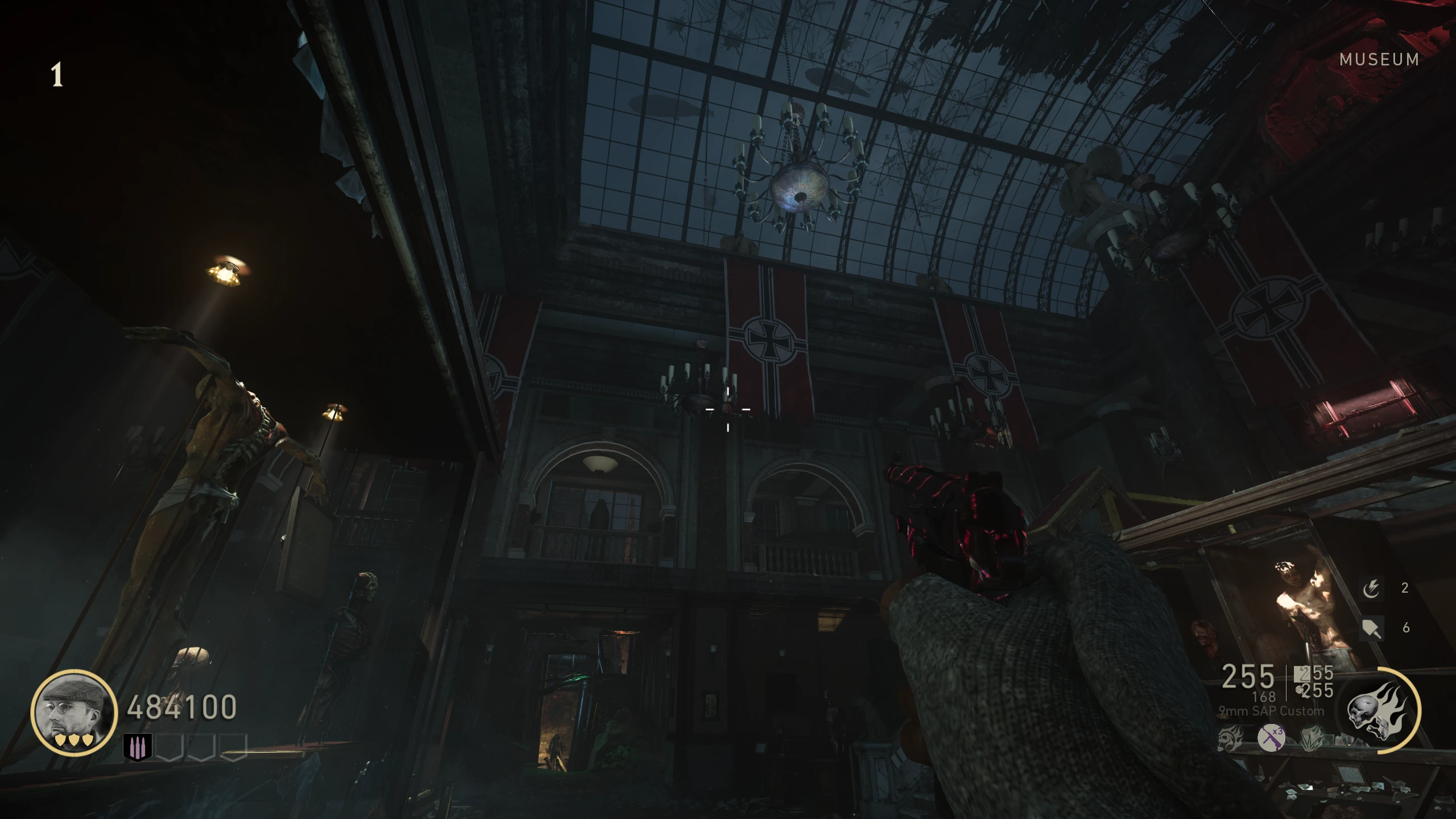The width and height of the screenshot is (1456, 819).
Task: Select the three-bullets perk icon
Action: [137, 747]
